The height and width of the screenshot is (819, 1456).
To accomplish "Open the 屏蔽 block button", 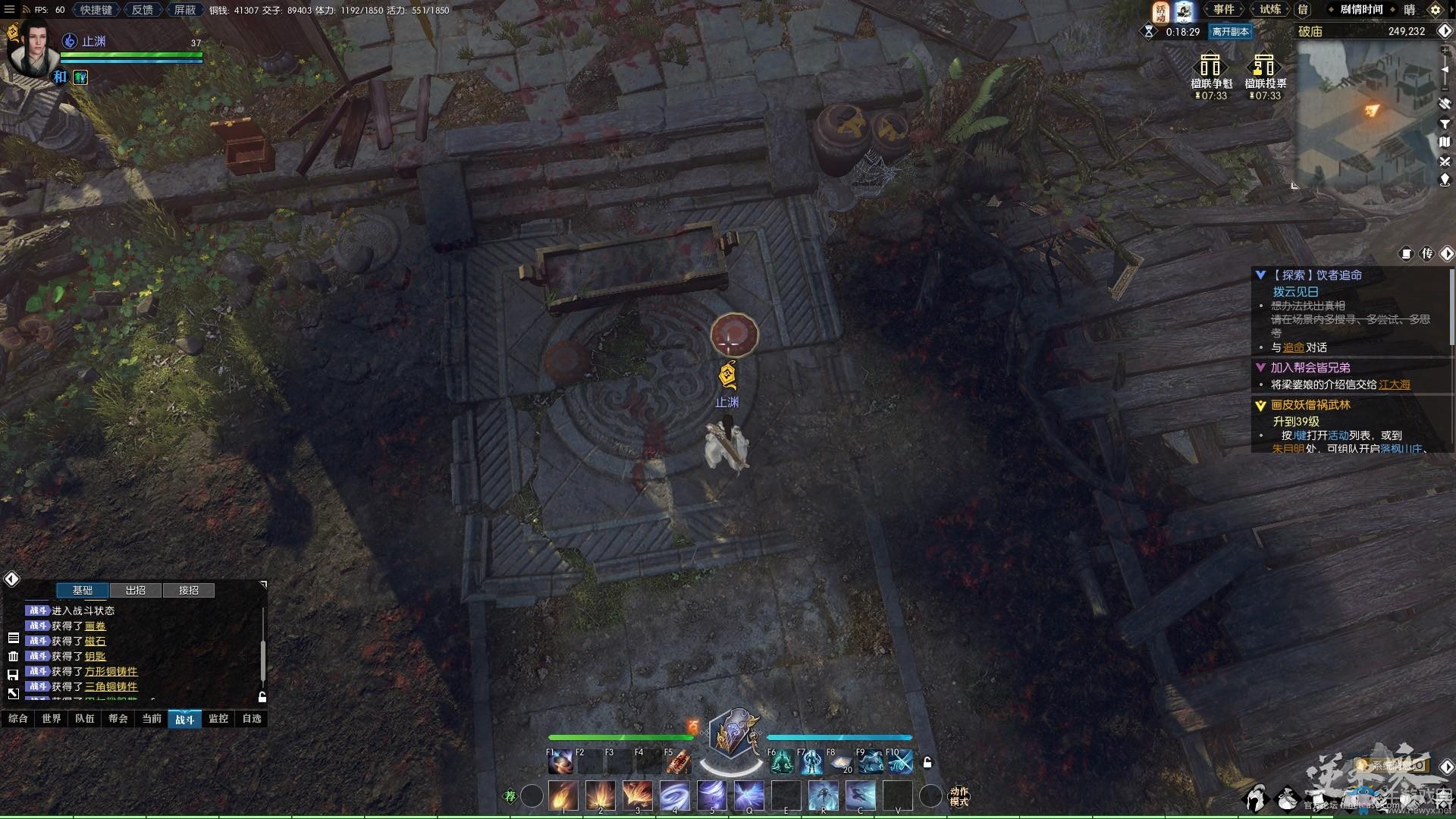I will pyautogui.click(x=184, y=10).
